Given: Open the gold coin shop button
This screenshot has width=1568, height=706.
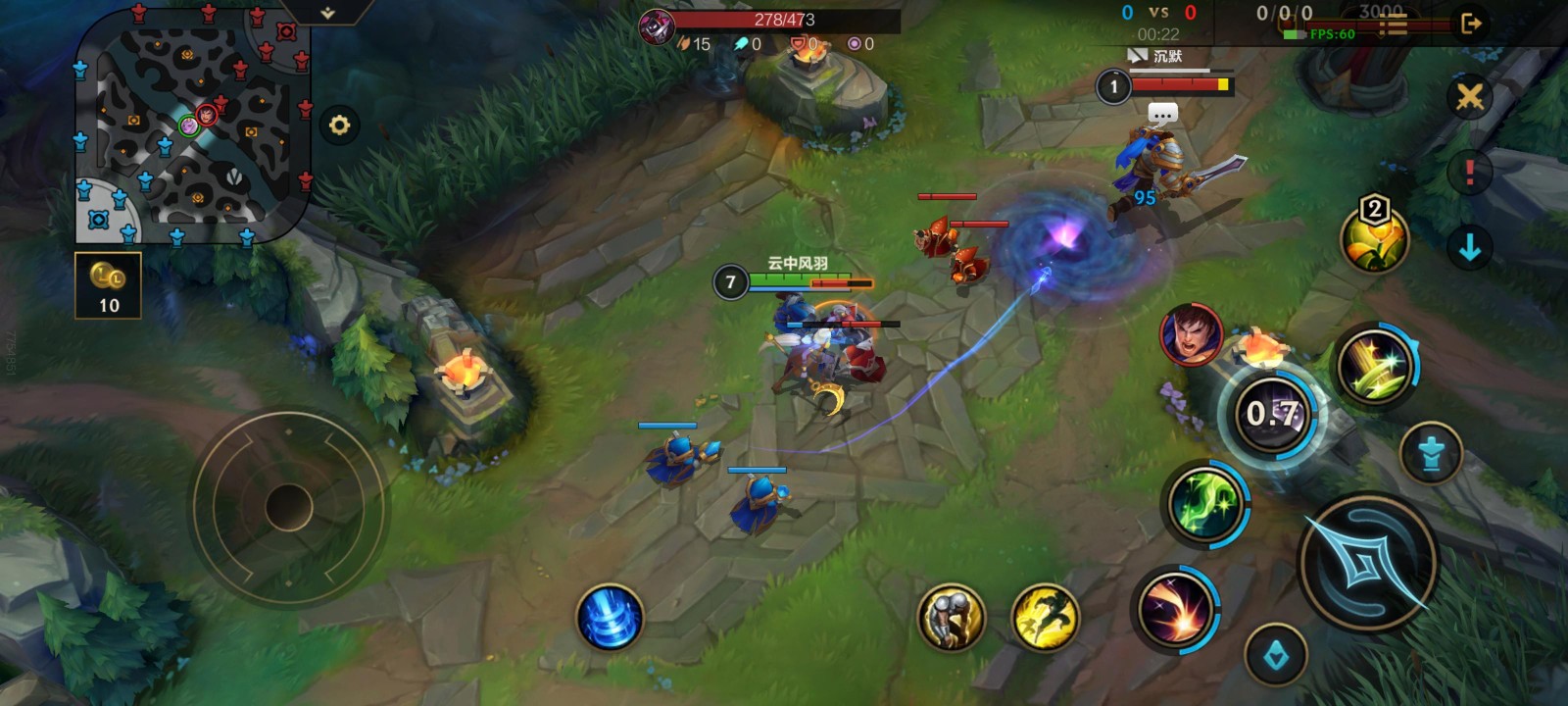Looking at the screenshot, I should click(108, 285).
